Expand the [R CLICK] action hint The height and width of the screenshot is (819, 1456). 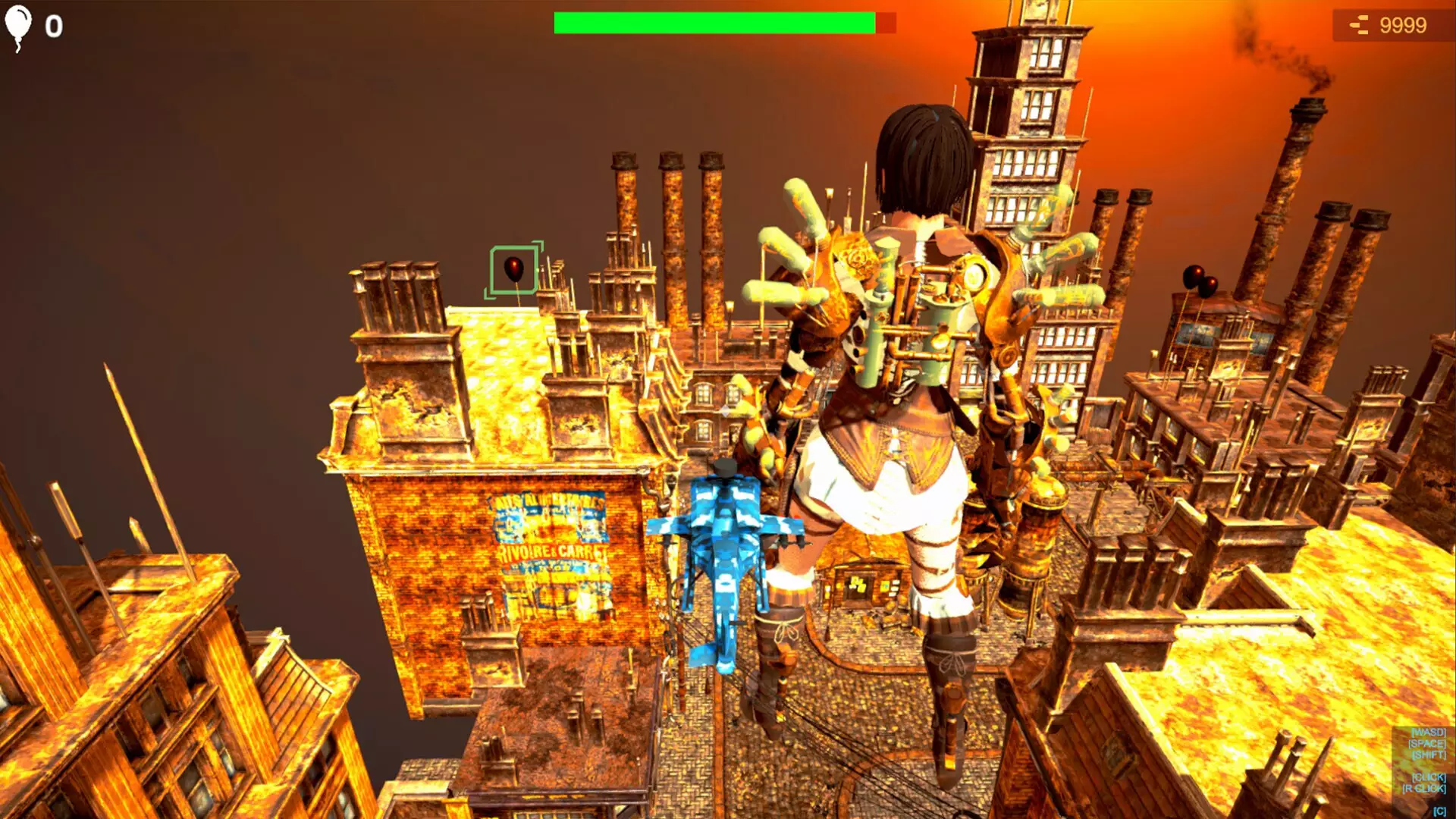[1424, 788]
